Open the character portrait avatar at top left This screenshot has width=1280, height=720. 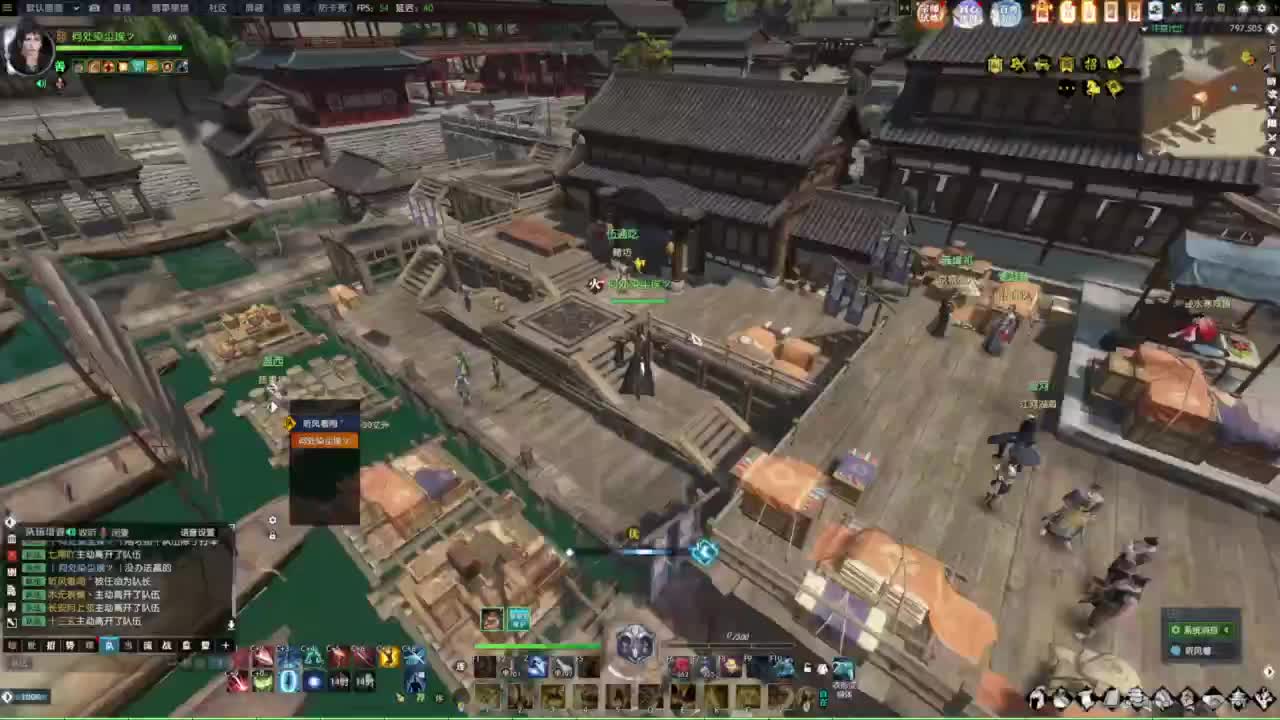coord(30,55)
